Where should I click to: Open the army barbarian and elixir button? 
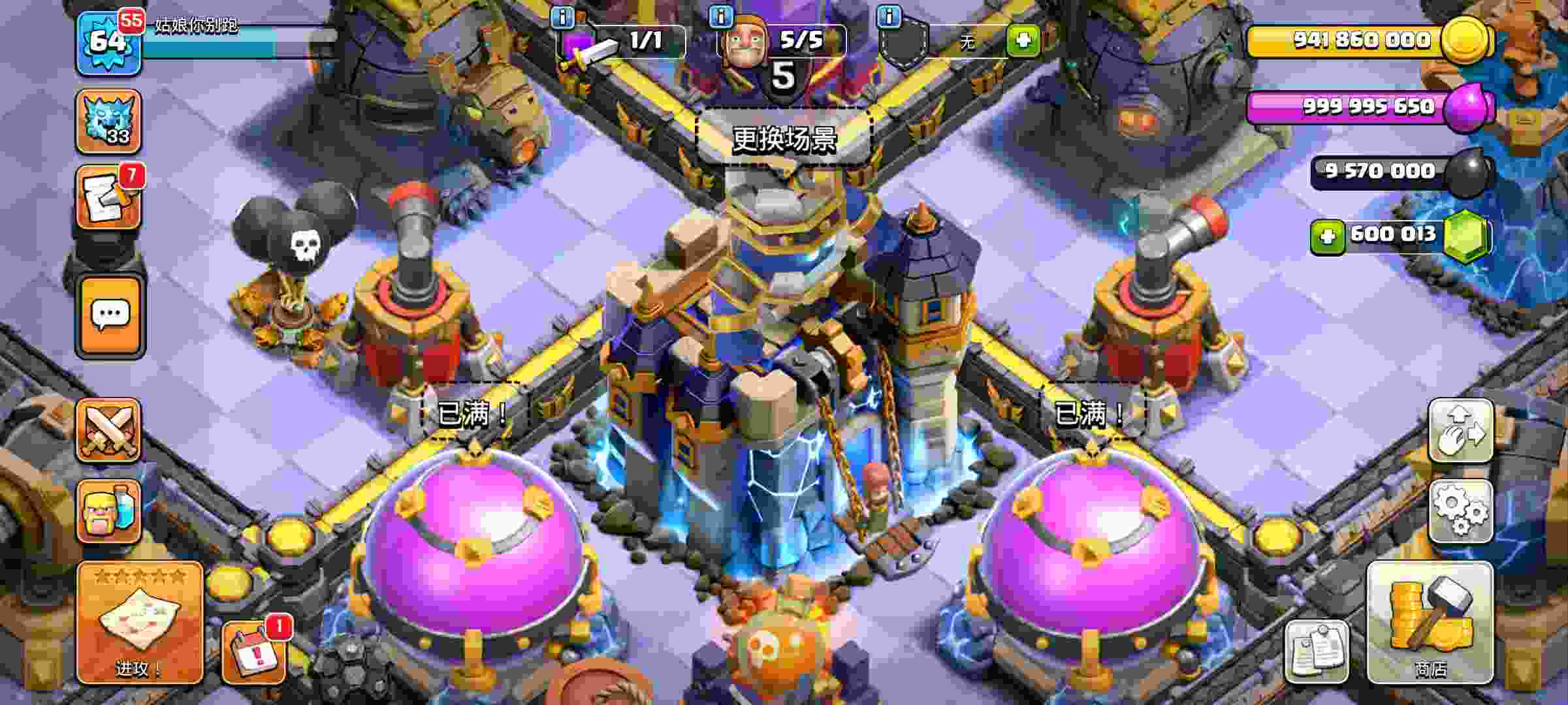[x=108, y=511]
